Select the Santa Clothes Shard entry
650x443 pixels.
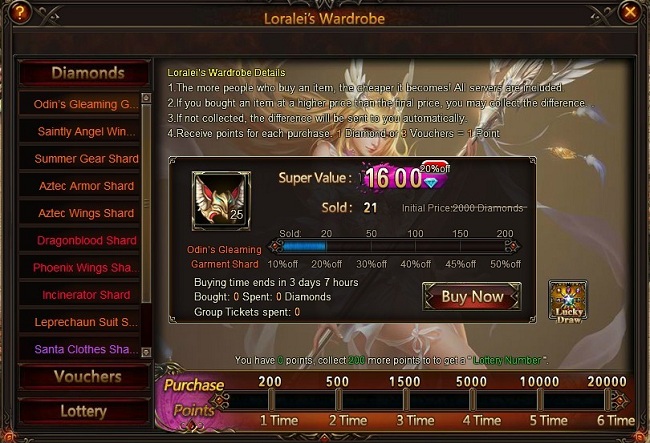click(85, 349)
